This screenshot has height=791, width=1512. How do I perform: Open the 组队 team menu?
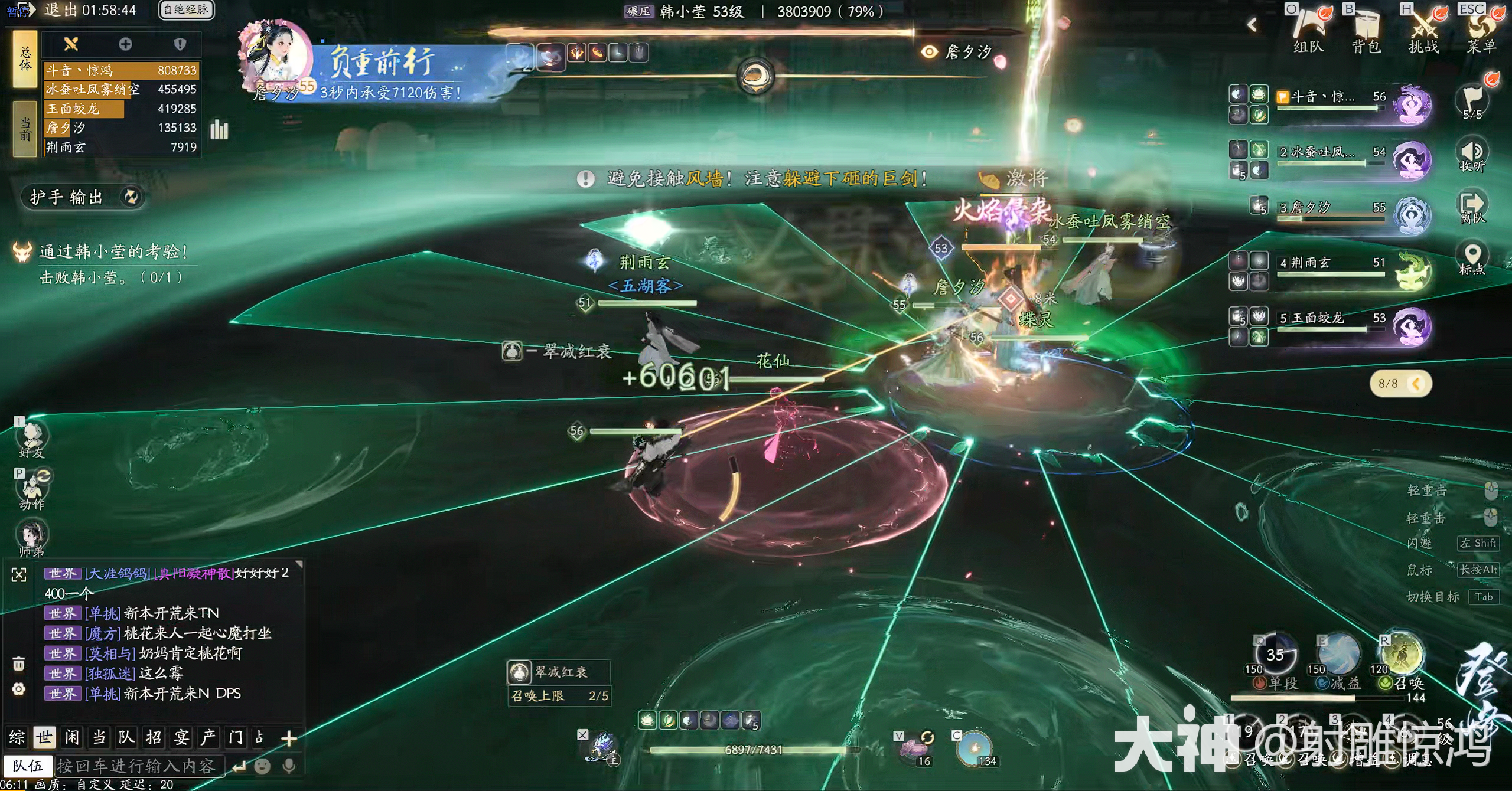pyautogui.click(x=1308, y=31)
